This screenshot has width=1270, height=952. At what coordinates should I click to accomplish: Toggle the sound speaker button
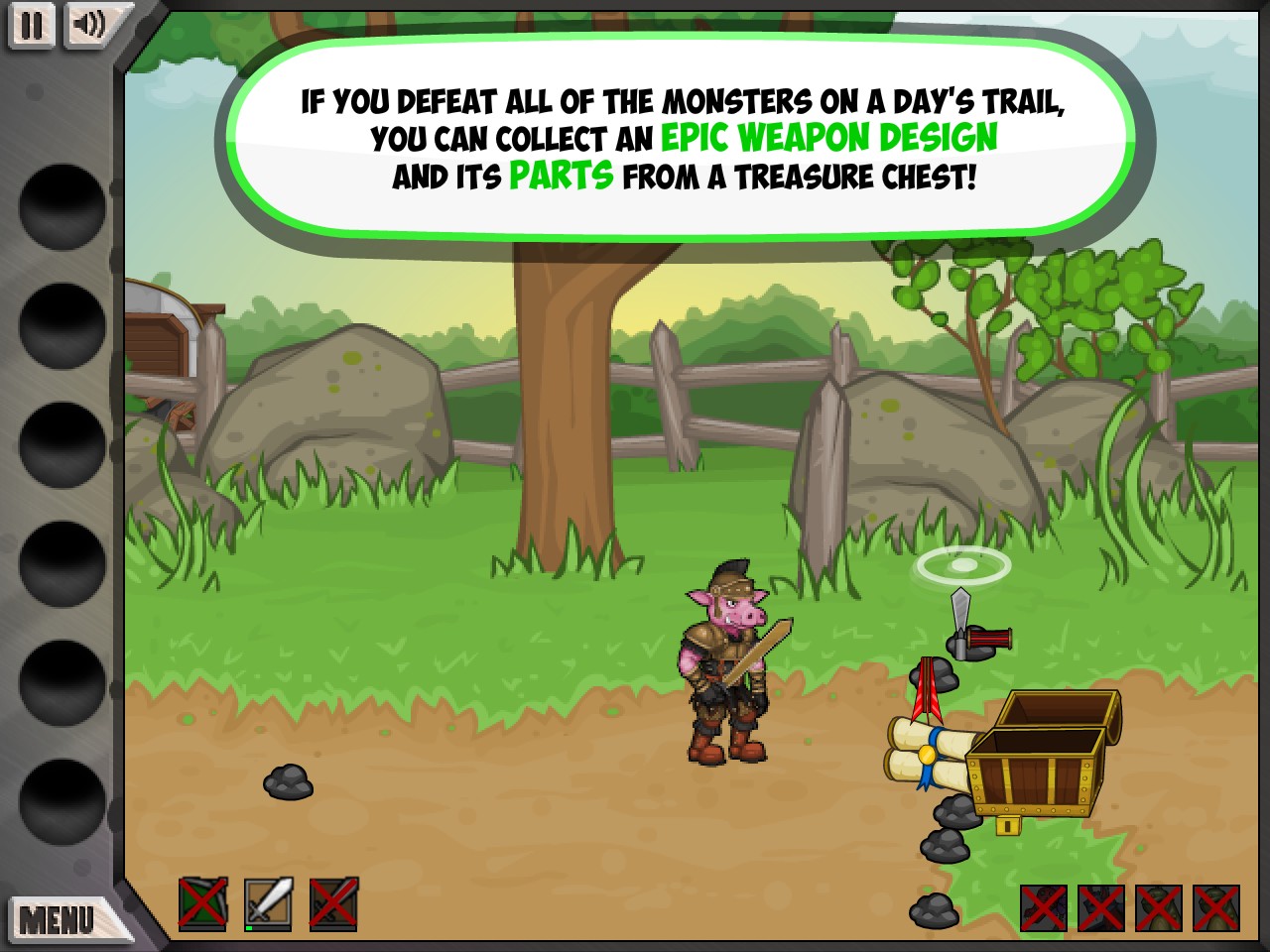pyautogui.click(x=89, y=25)
